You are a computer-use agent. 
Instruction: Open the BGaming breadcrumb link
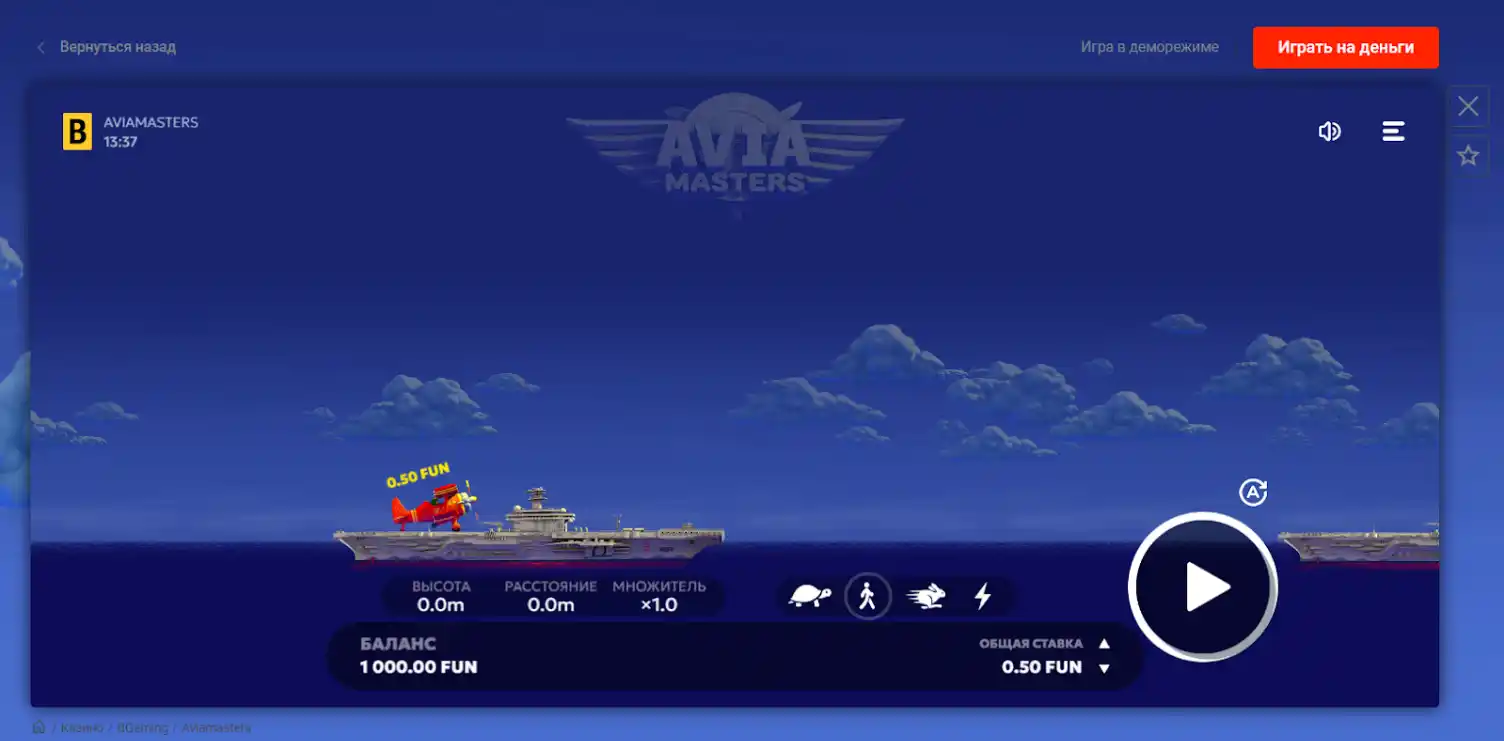pos(142,728)
